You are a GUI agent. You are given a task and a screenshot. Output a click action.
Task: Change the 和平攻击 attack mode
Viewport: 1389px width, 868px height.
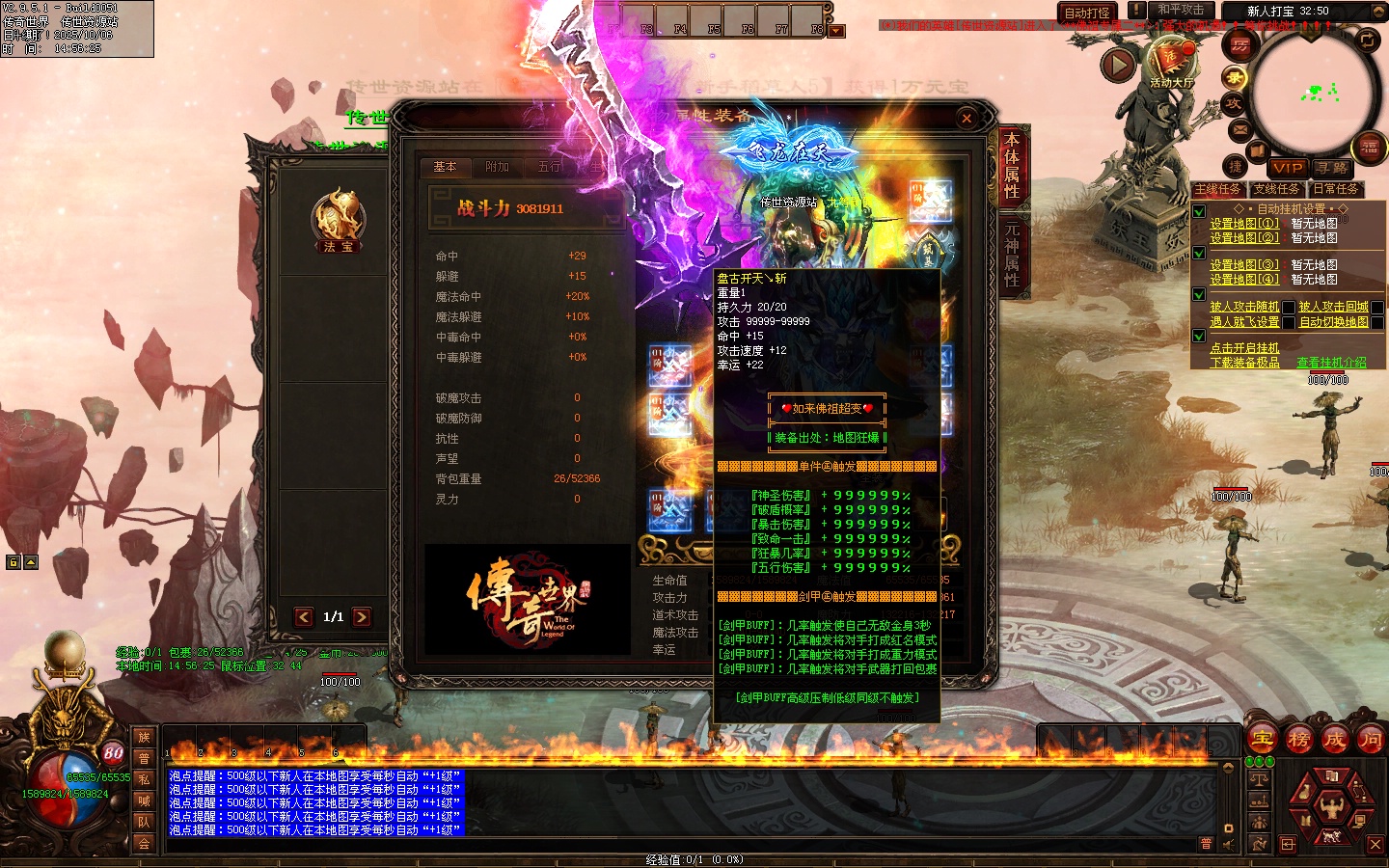pos(1181,11)
